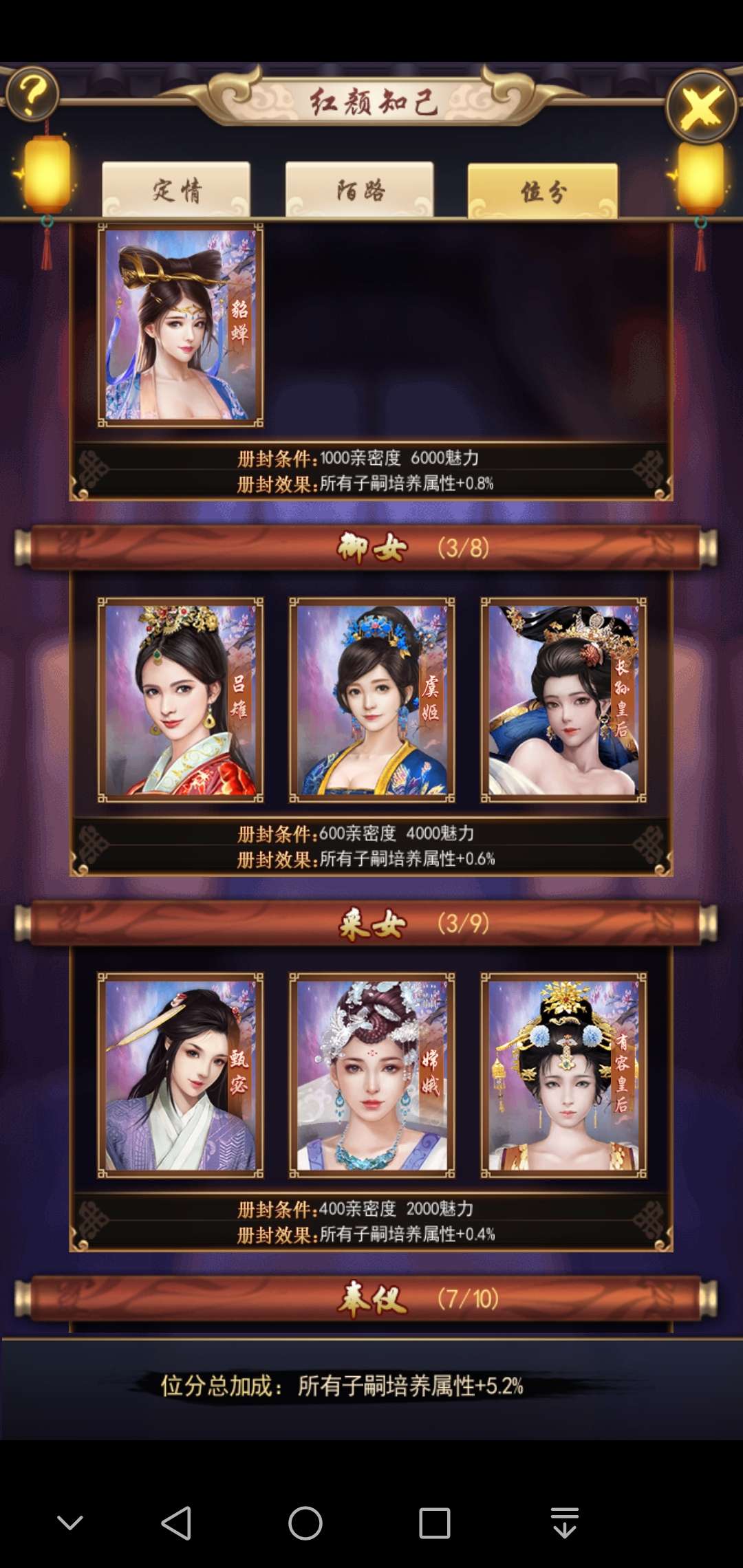Choose the 吕雉 portrait card
The image size is (743, 1568).
[180, 700]
